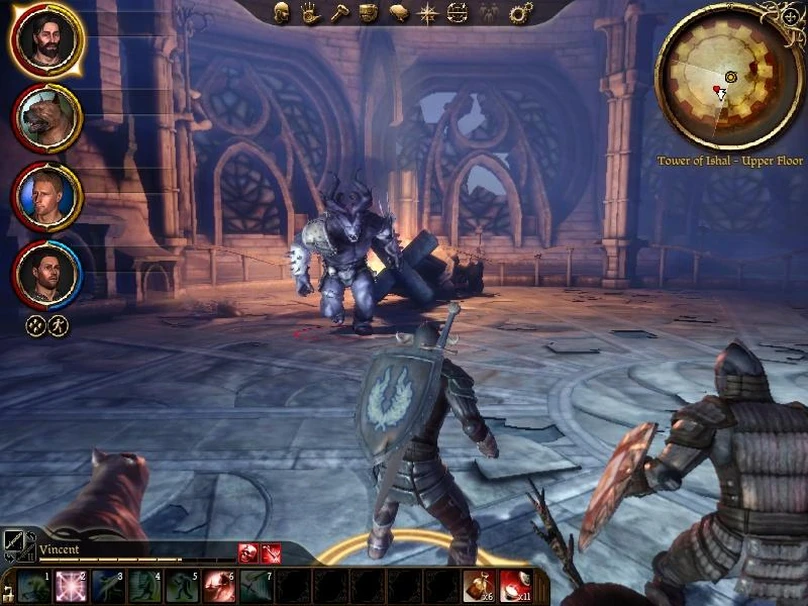Screen dimensions: 808x606
Task: Activate the red ability in slot 6
Action: tap(219, 586)
